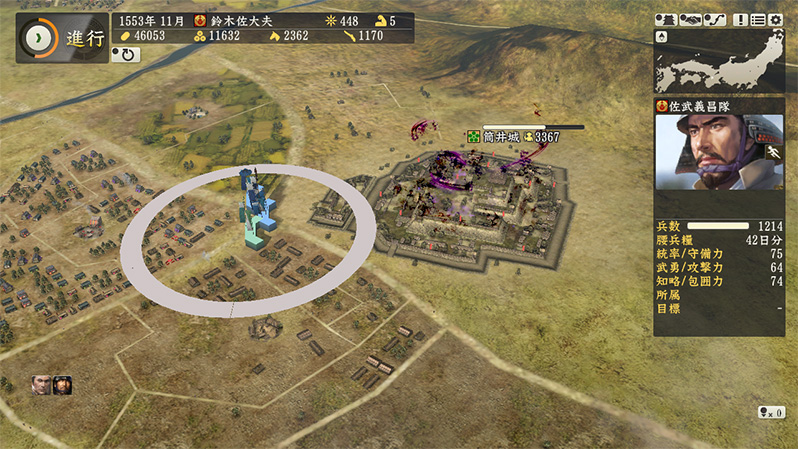Toggle the circular arrow button under 進行

(x=127, y=55)
